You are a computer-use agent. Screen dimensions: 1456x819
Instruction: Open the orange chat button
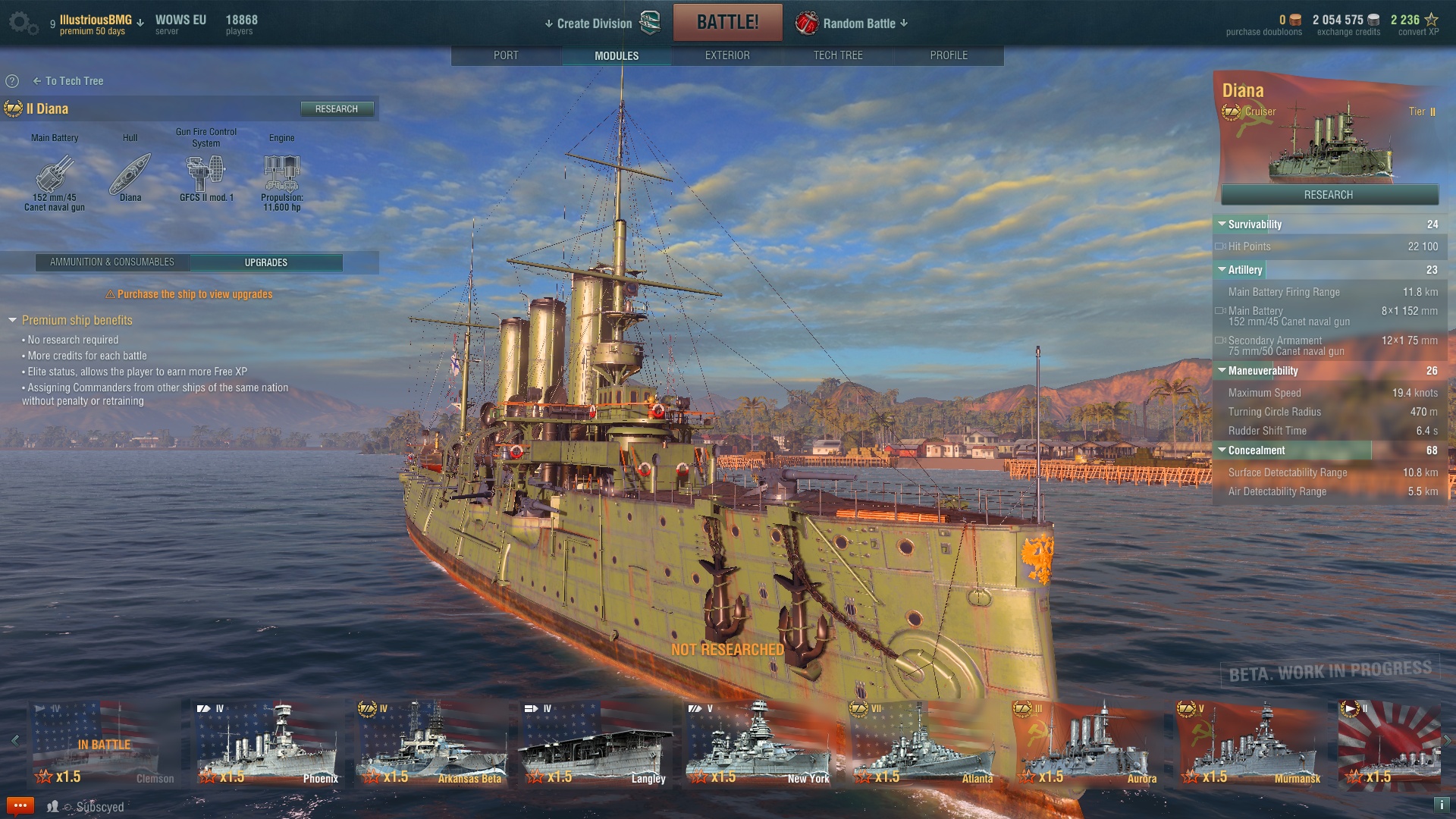[20, 805]
